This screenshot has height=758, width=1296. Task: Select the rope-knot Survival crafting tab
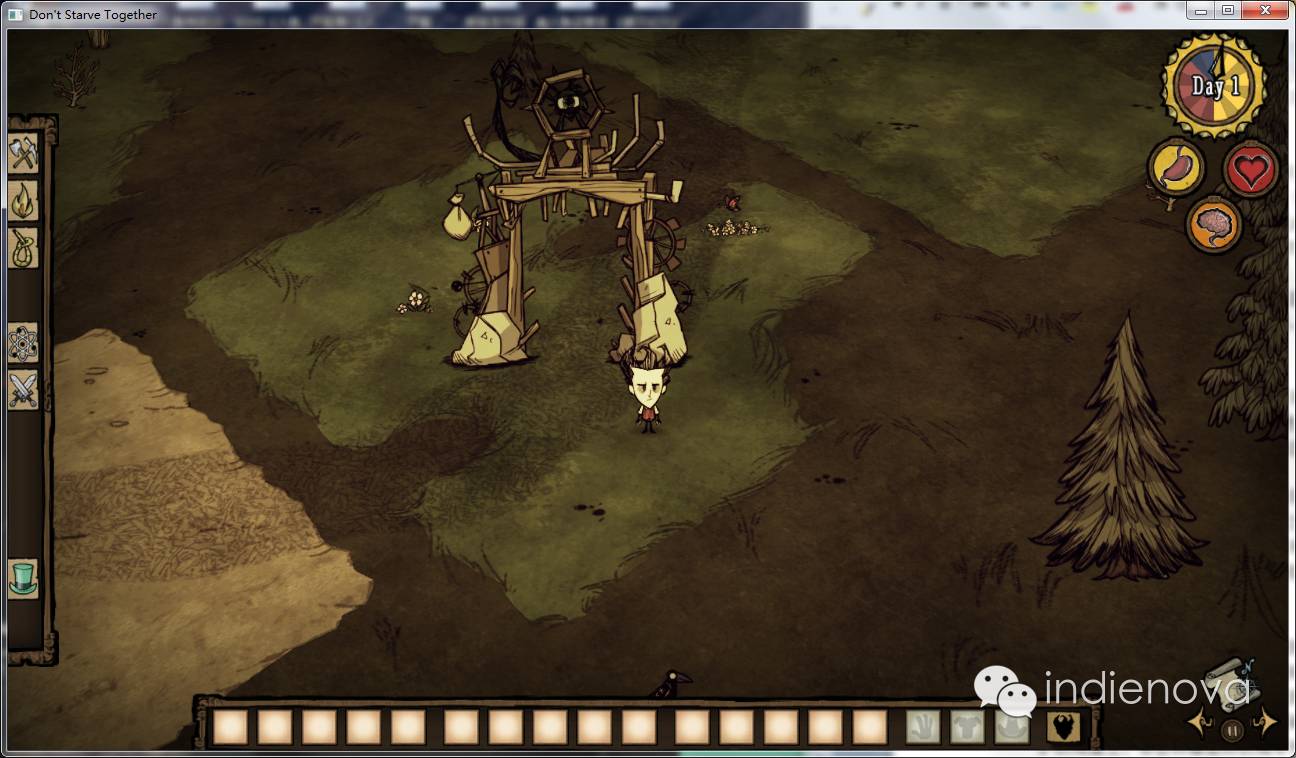point(23,247)
